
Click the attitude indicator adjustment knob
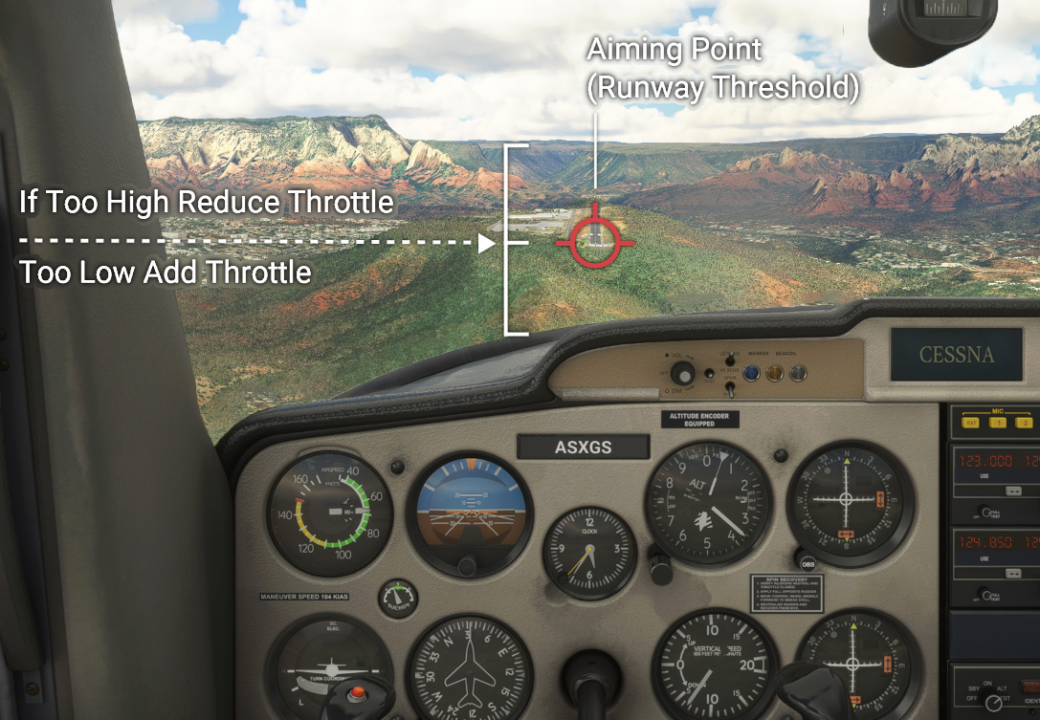[467, 566]
